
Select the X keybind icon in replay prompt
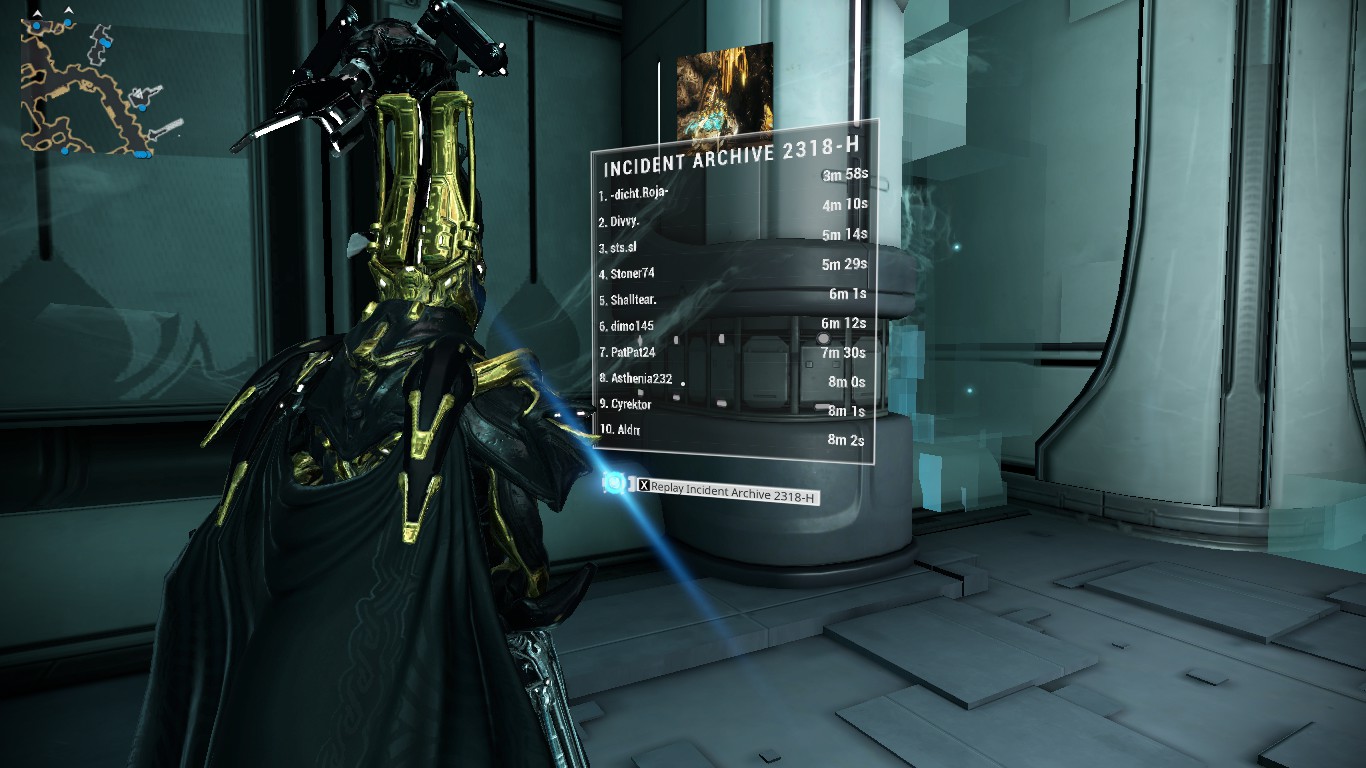644,484
